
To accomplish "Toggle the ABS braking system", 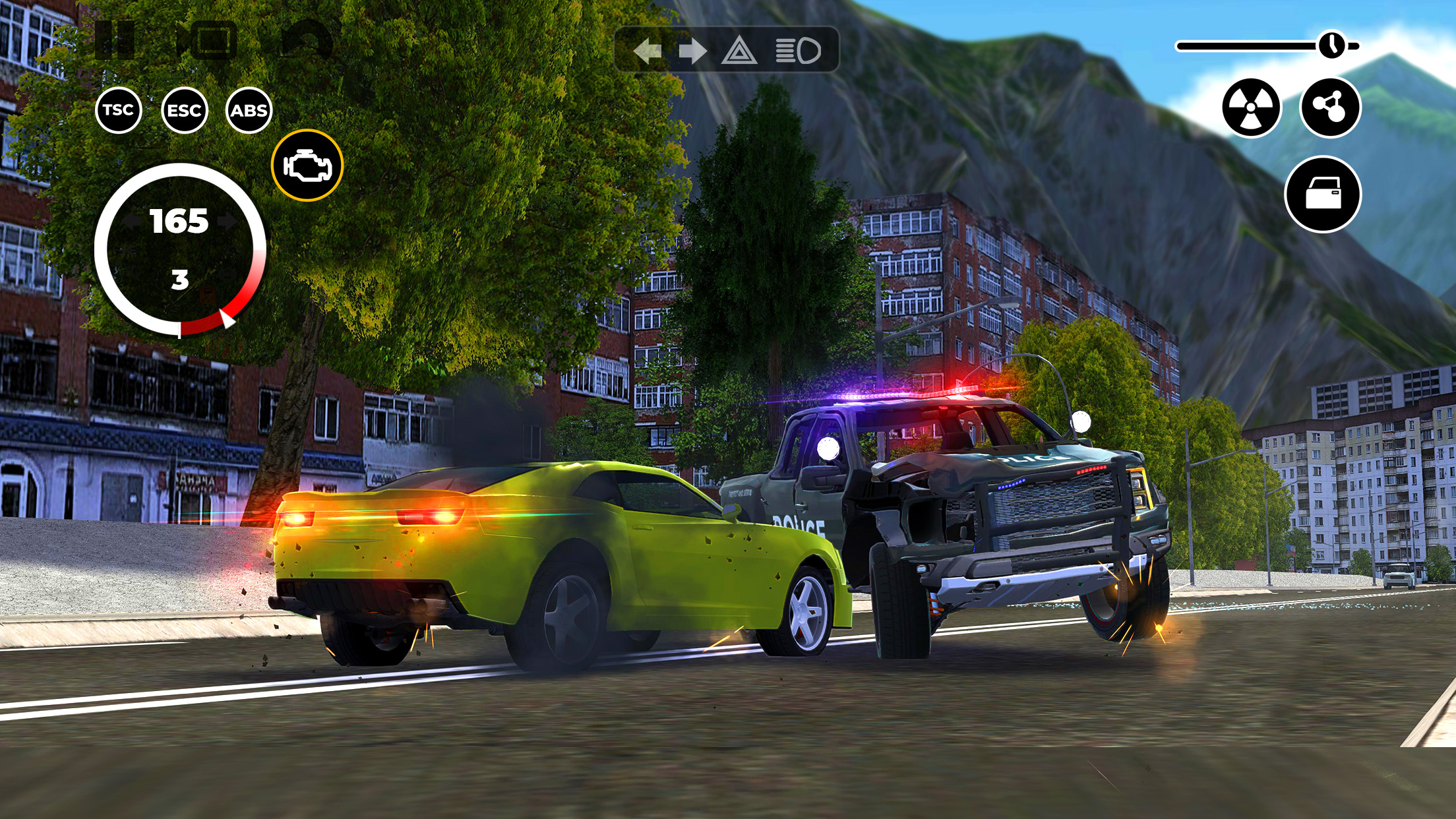I will click(x=249, y=111).
